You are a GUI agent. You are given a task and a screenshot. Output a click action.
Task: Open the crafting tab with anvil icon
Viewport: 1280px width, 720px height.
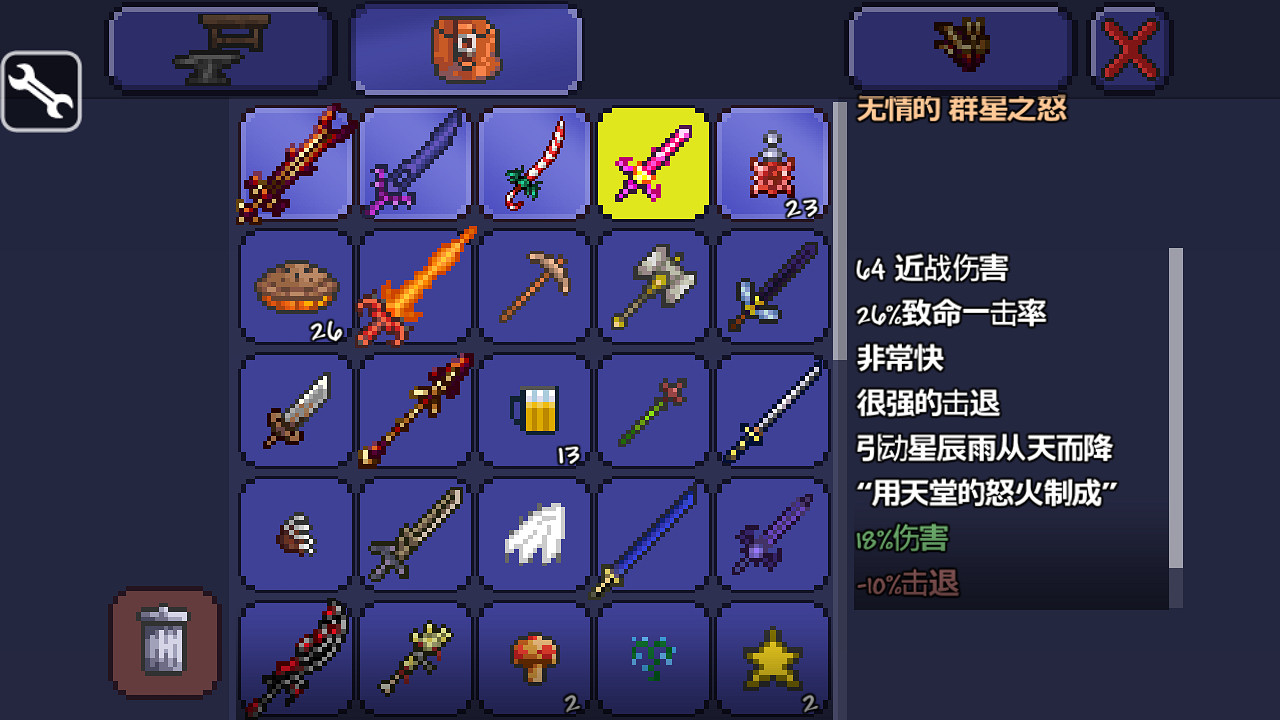(220, 47)
